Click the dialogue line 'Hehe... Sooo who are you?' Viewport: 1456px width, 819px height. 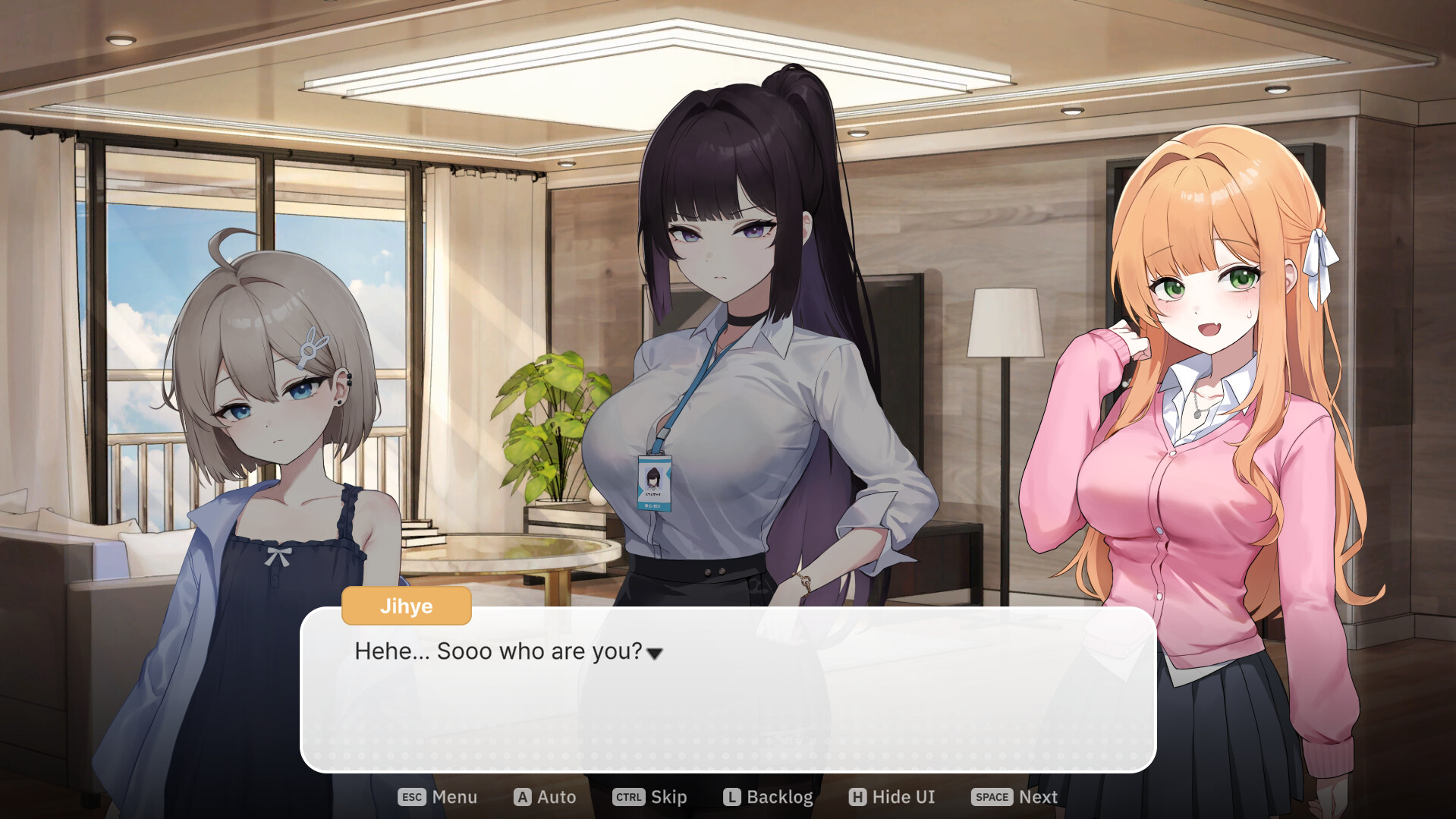coord(497,651)
